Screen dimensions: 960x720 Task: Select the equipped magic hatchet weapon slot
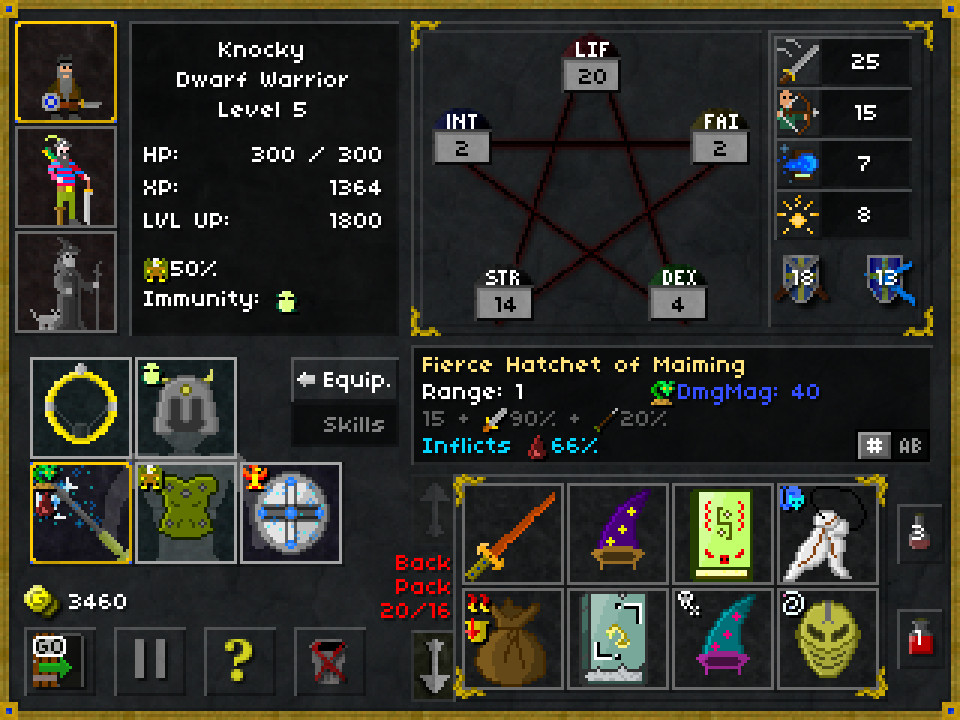click(x=81, y=512)
